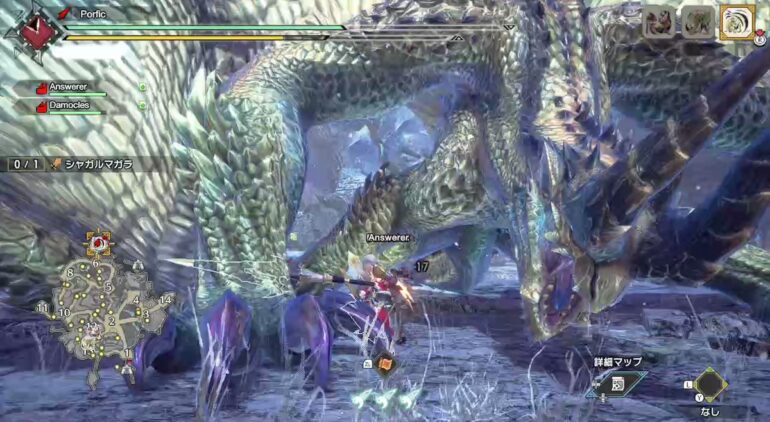The height and width of the screenshot is (422, 770).
Task: Select party member Damocles in the list
Action: tap(67, 104)
